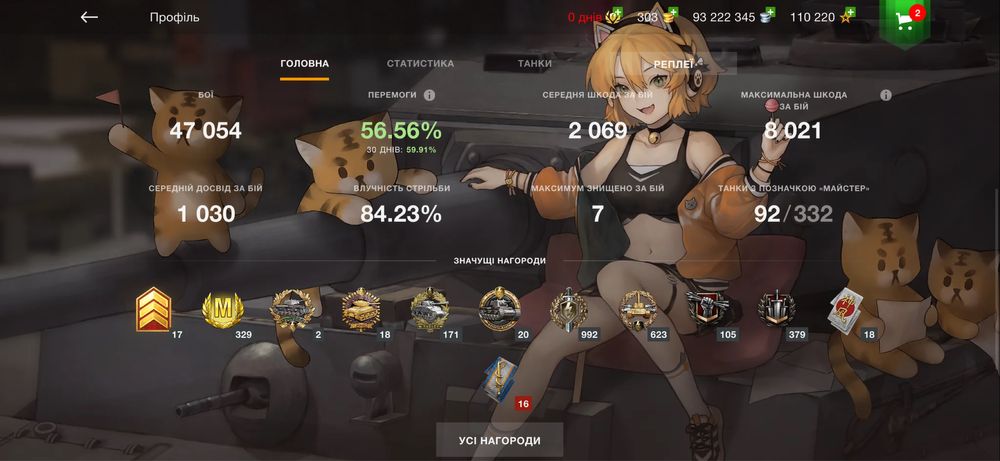Select the Головна tab

coord(304,63)
